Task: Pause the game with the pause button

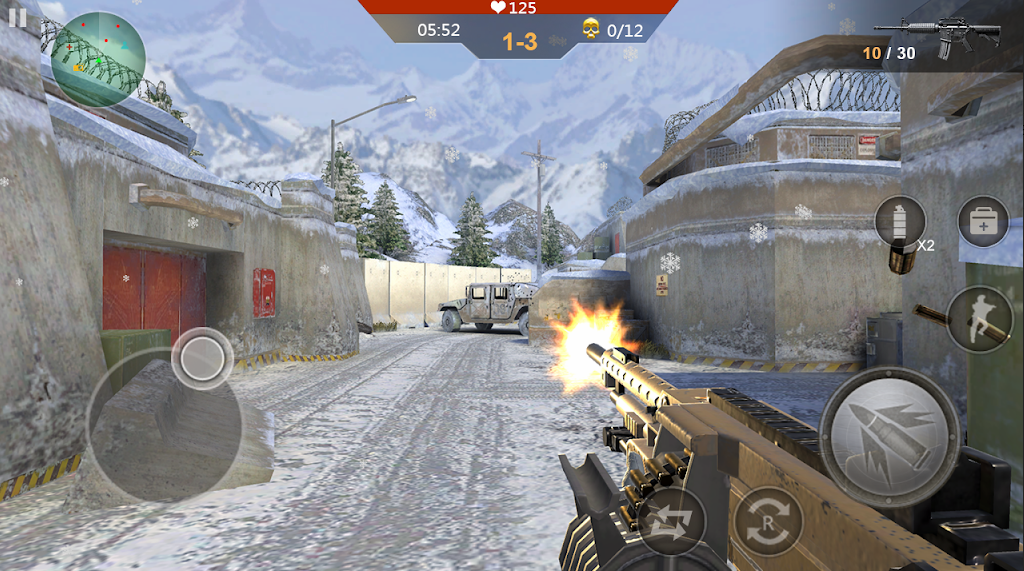Action: 17,17
